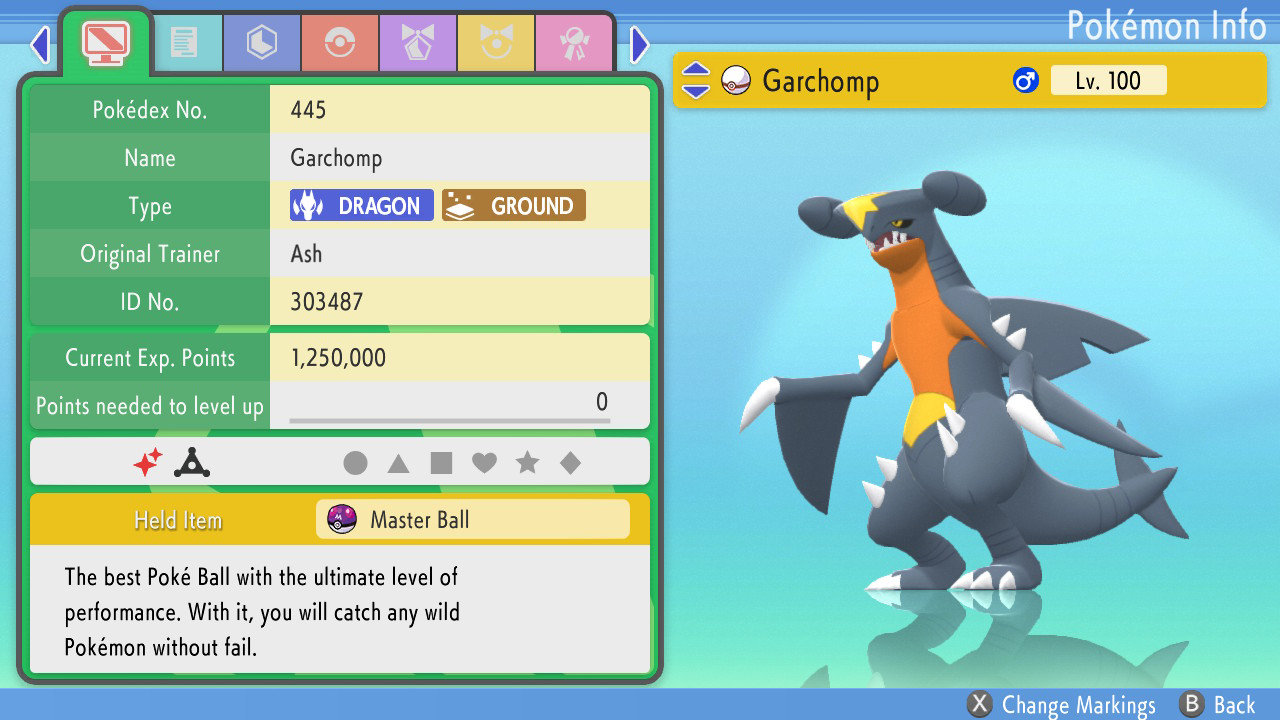Click the Poké Ball icon beside Garchomp's name
Screen dimensions: 1280x720
click(737, 80)
